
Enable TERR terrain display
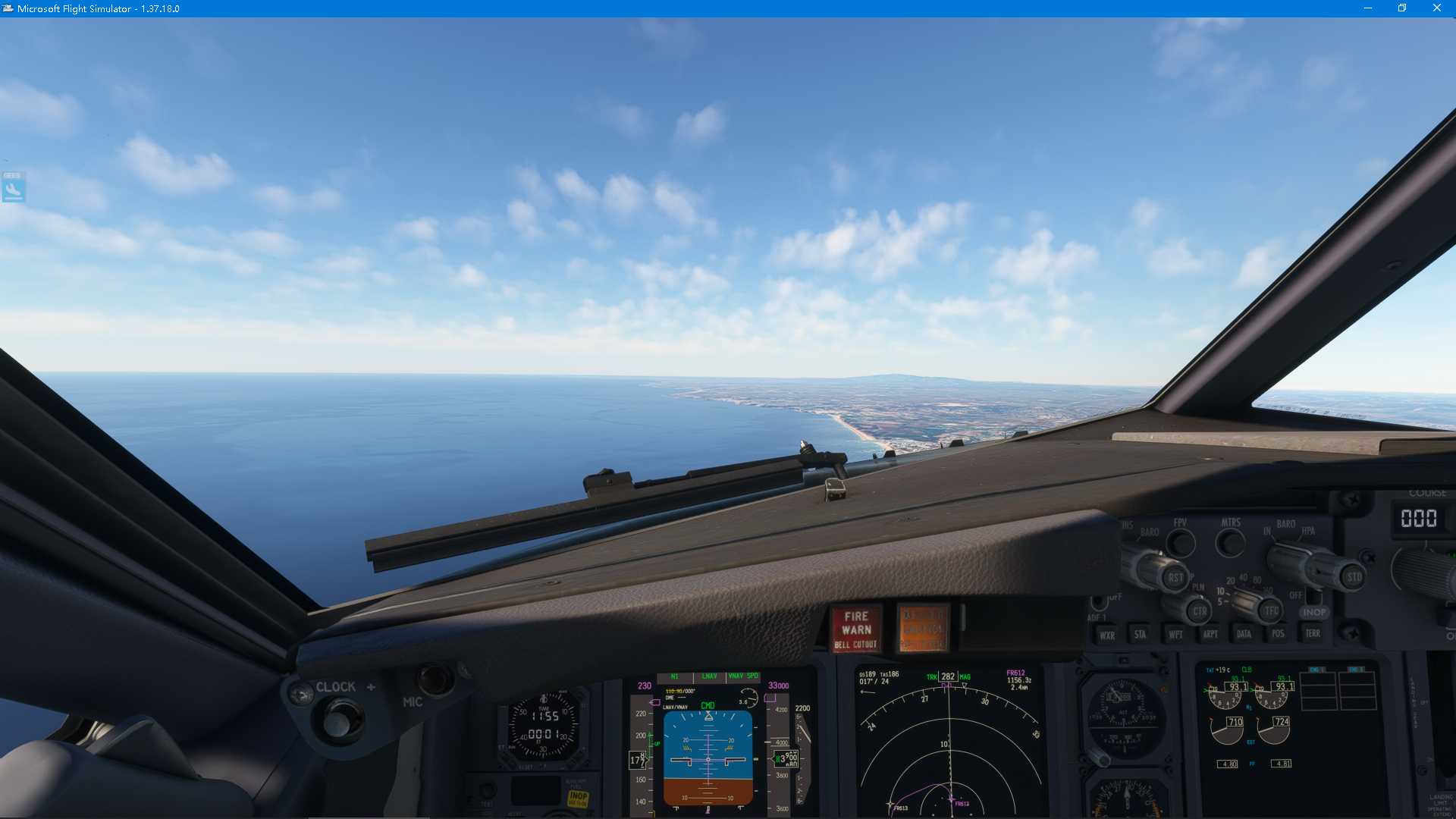tap(1313, 634)
